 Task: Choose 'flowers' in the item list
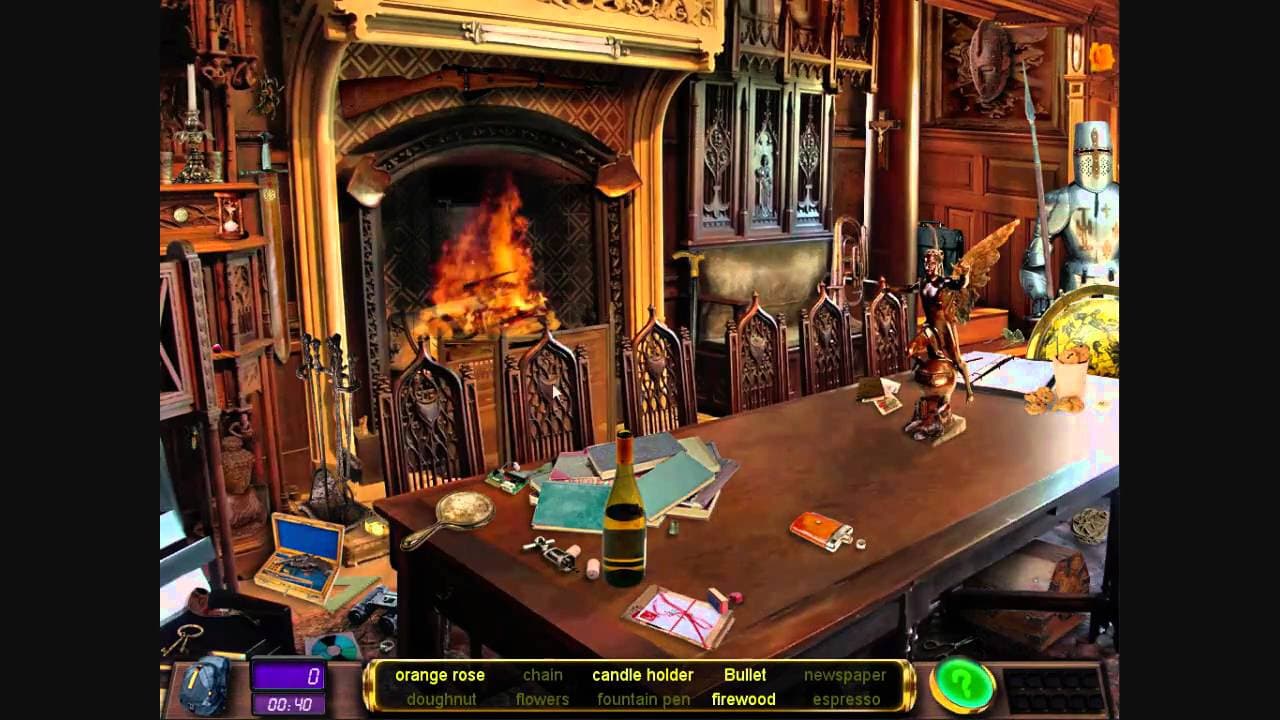[x=542, y=699]
